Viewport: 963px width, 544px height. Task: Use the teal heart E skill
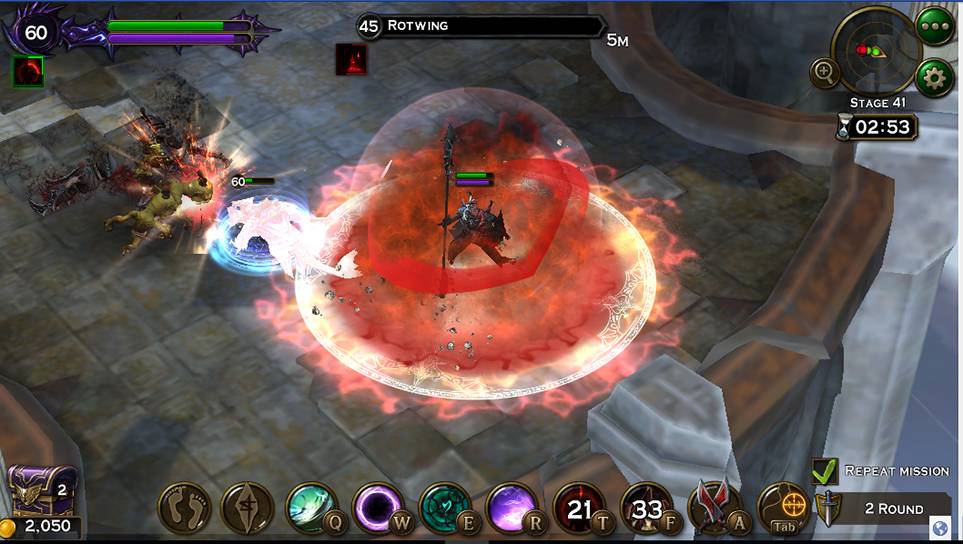(446, 508)
